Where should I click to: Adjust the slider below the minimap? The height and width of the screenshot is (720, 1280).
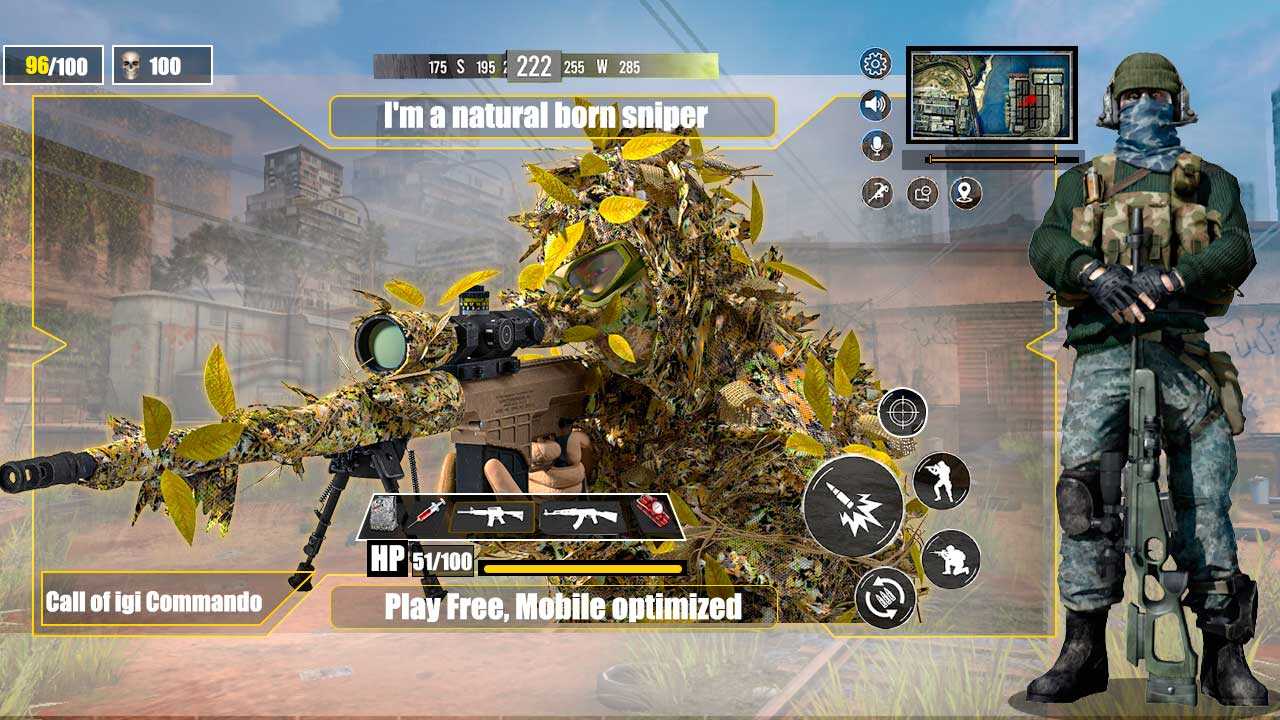click(x=991, y=159)
